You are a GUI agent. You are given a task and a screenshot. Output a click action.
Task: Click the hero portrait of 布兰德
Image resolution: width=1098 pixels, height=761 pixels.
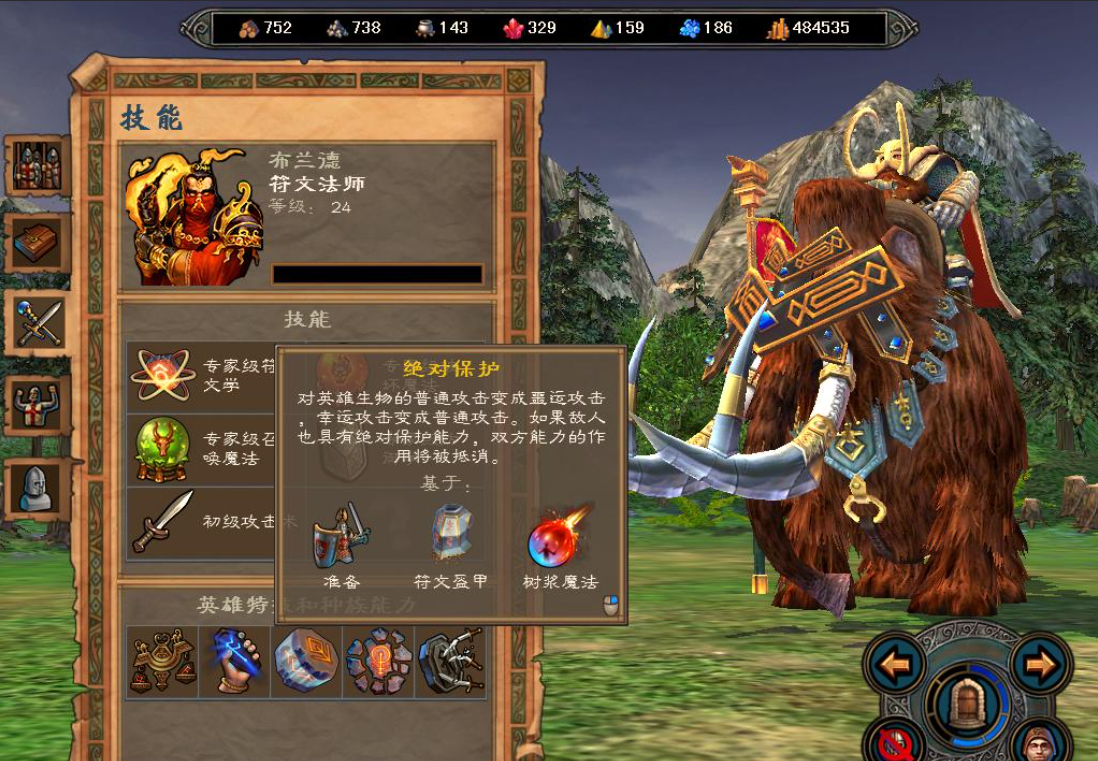point(193,216)
